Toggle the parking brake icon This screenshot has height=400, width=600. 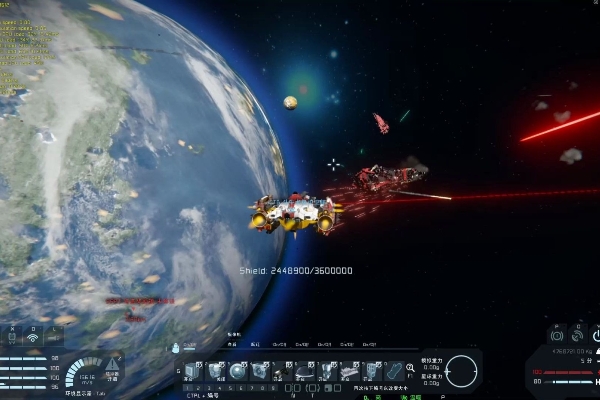[558, 337]
